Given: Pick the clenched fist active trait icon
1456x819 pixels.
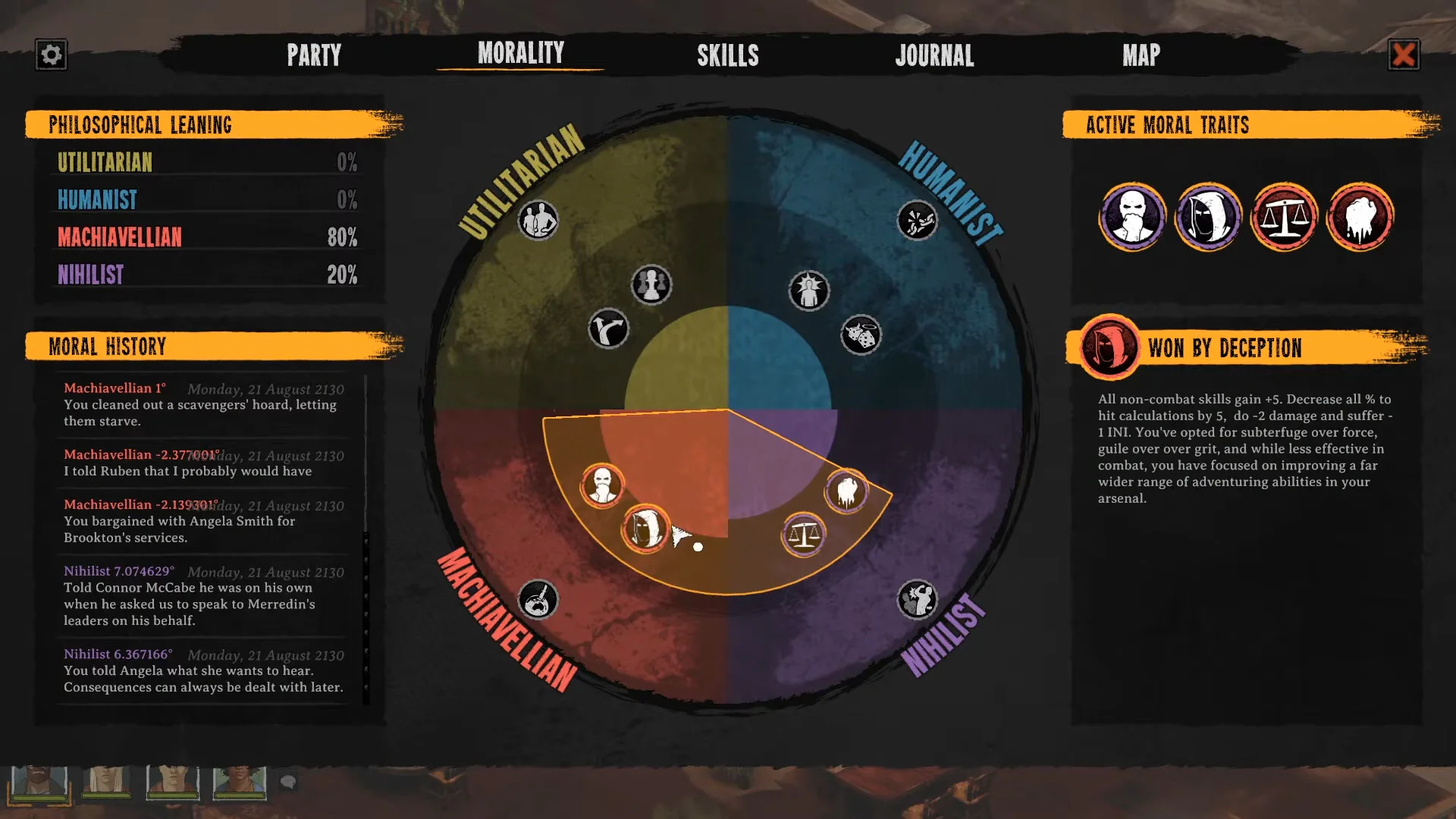Looking at the screenshot, I should tap(1360, 217).
